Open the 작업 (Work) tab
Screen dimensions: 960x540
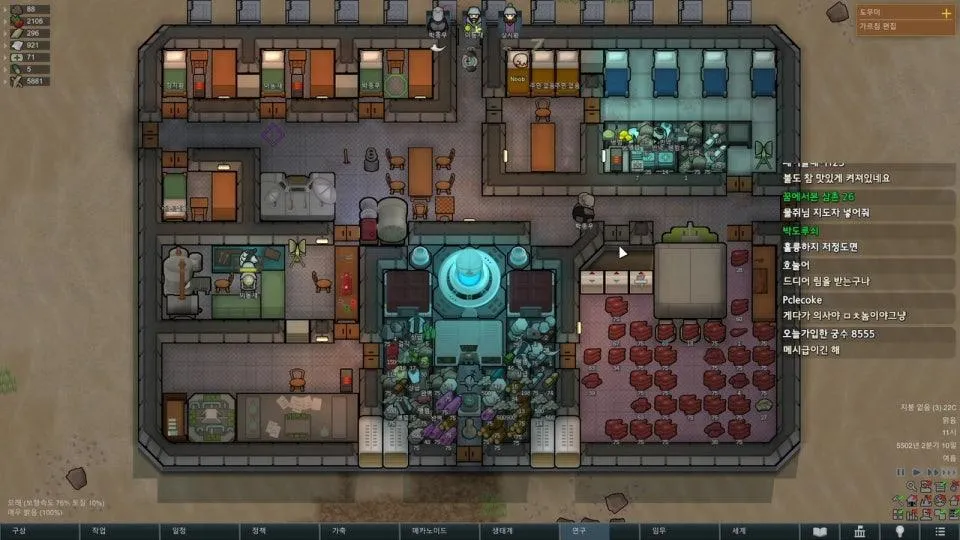(98, 531)
